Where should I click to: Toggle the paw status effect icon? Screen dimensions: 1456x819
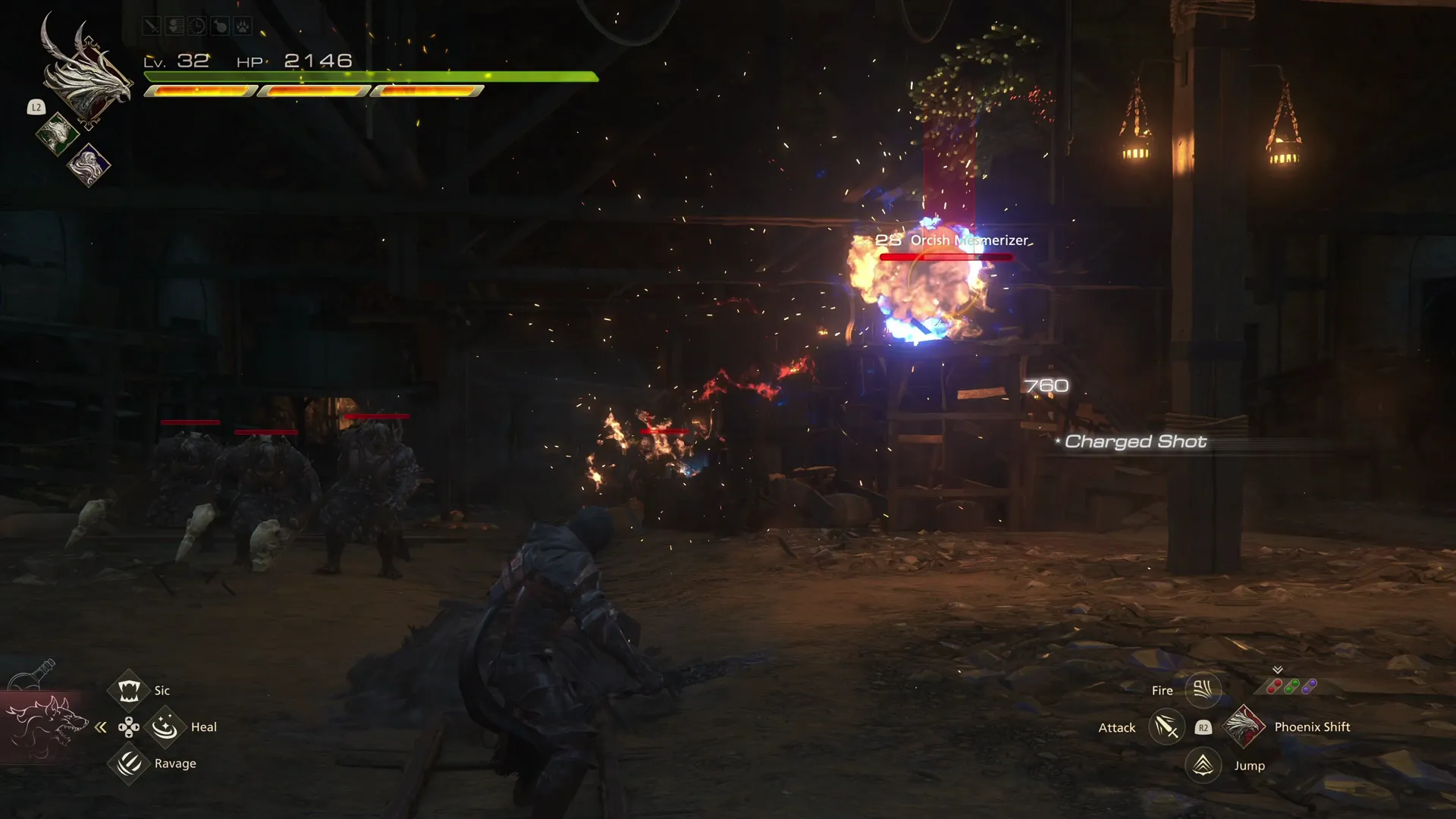click(x=243, y=25)
